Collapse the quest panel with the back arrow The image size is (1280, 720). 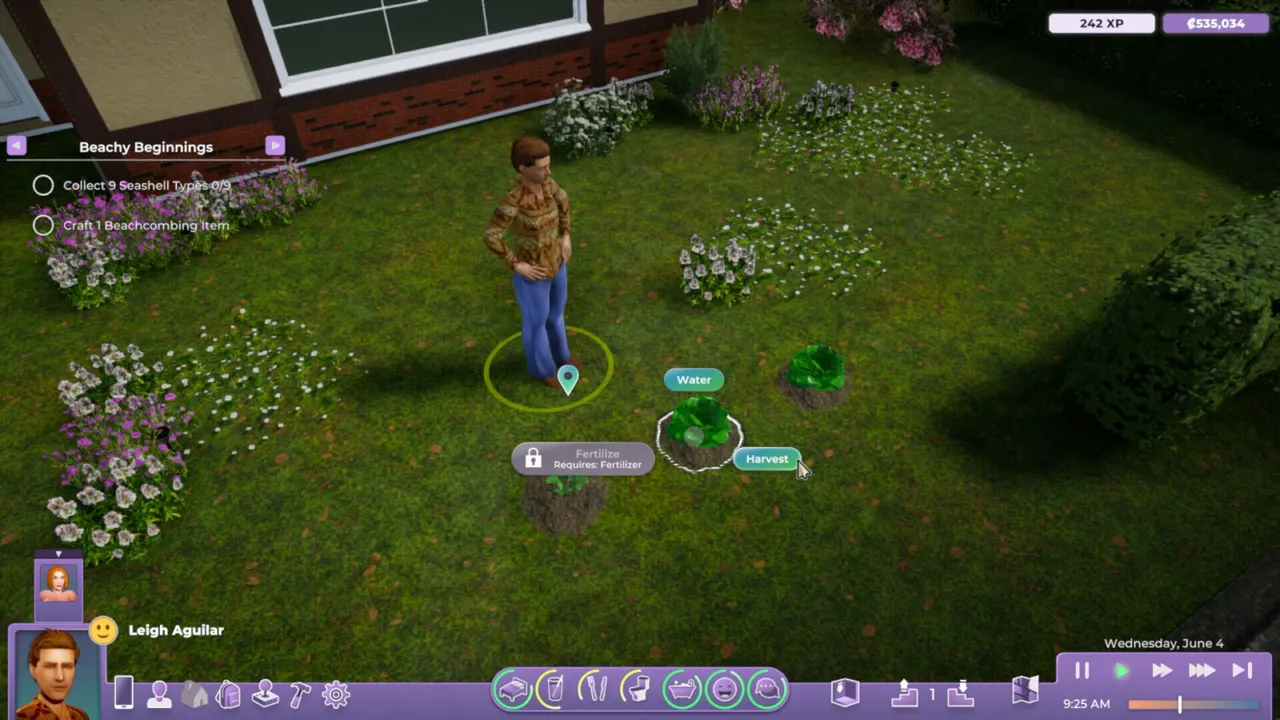click(16, 146)
